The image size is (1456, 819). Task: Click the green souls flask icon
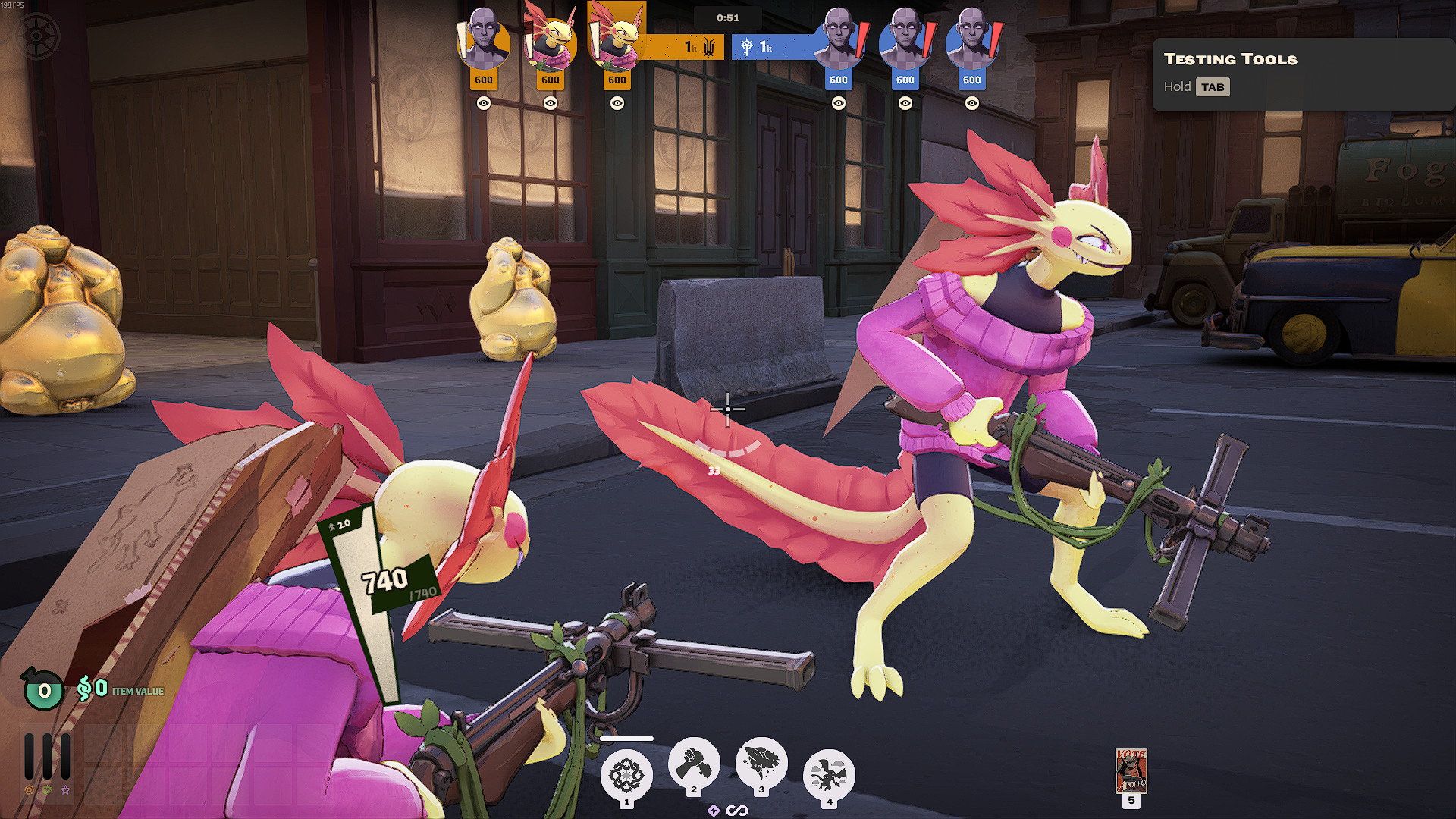coord(44,689)
